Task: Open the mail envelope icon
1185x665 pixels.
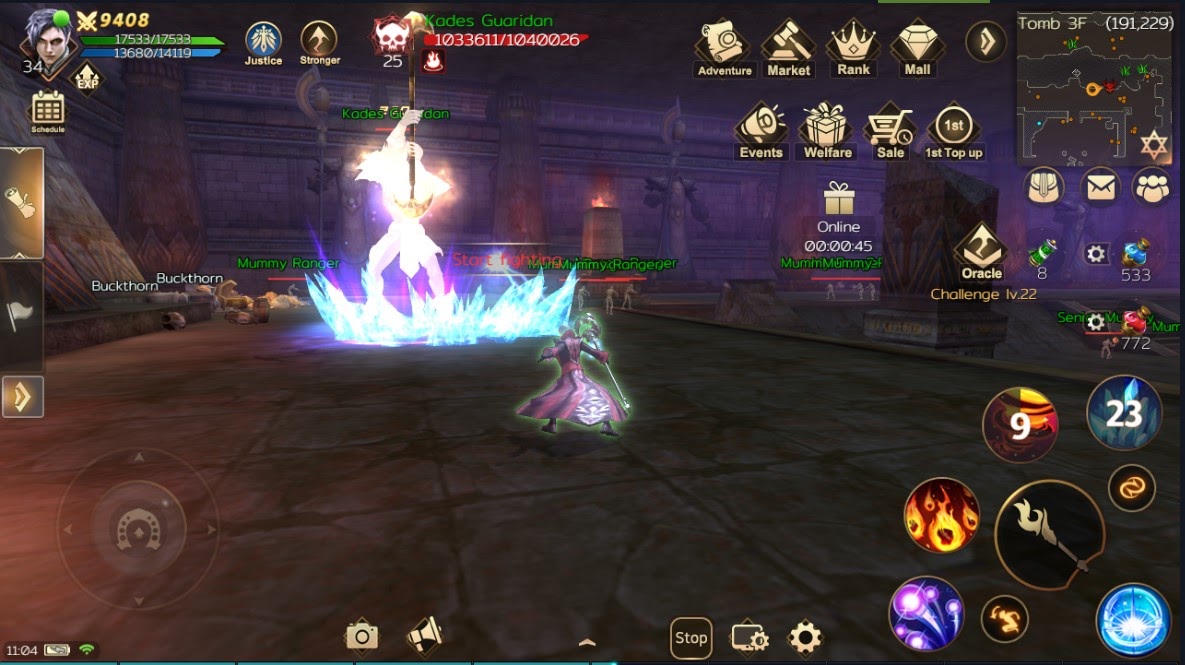Action: pyautogui.click(x=1100, y=187)
